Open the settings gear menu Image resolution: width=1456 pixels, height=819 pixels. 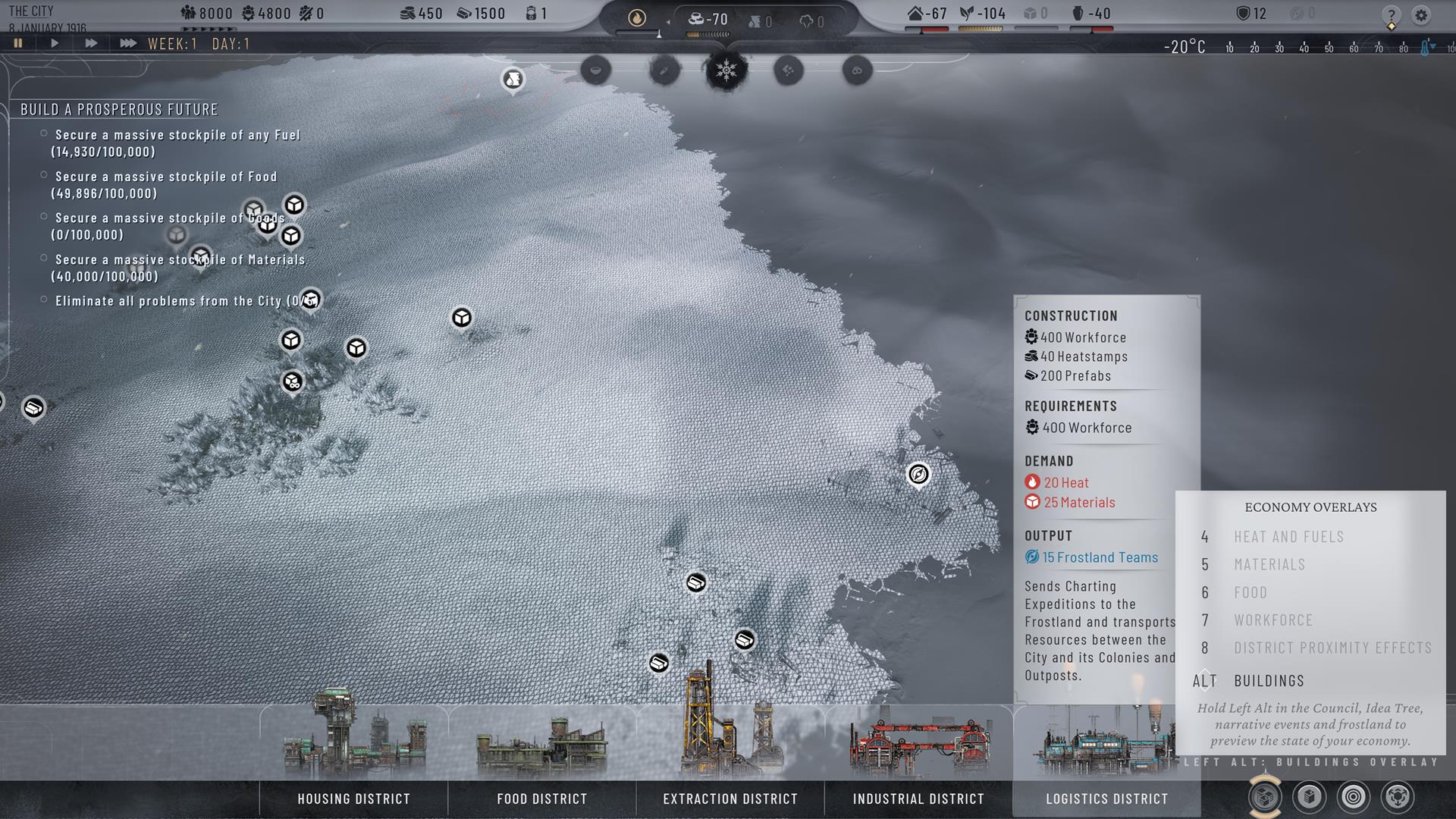point(1421,14)
